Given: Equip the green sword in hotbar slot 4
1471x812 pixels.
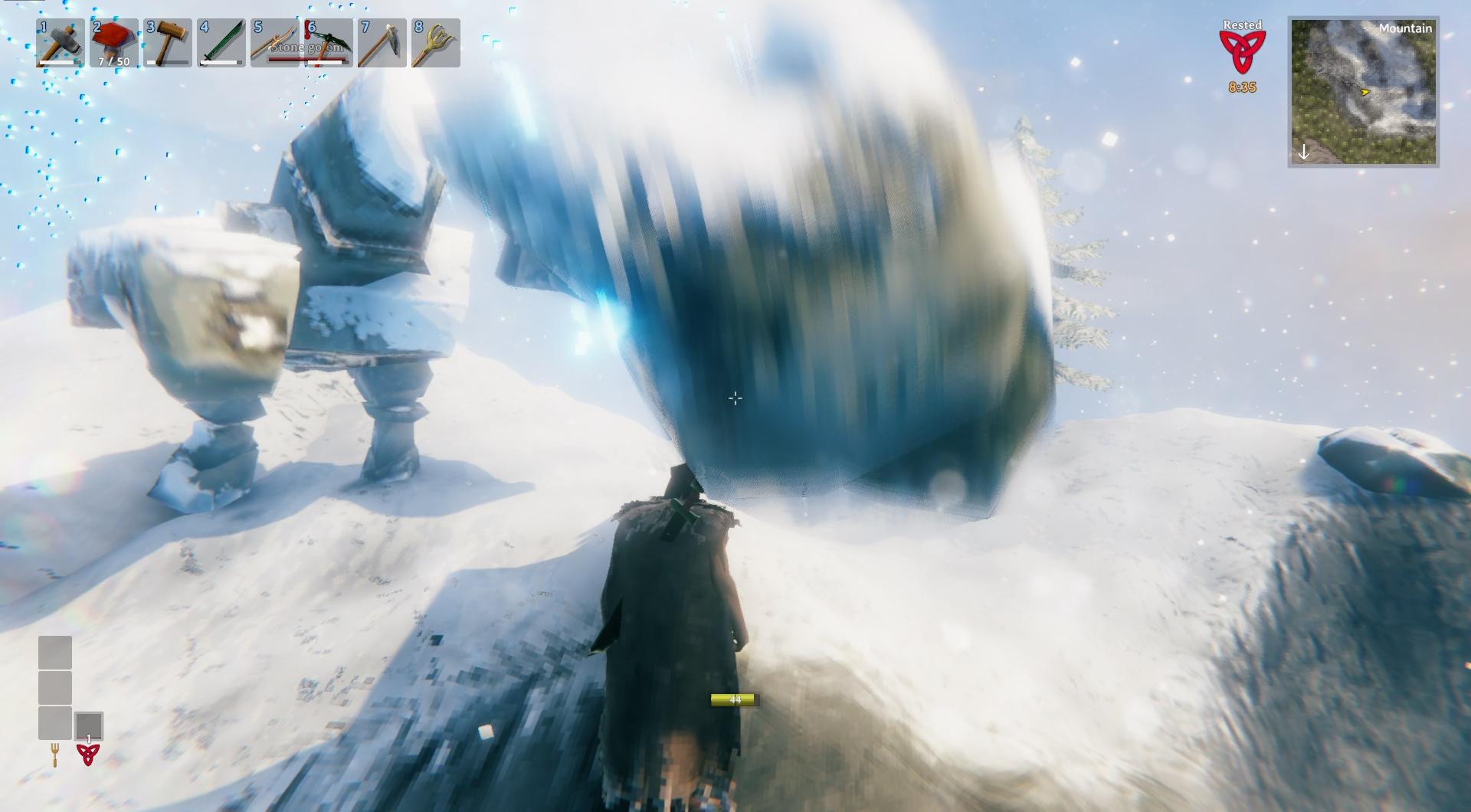Looking at the screenshot, I should [221, 43].
